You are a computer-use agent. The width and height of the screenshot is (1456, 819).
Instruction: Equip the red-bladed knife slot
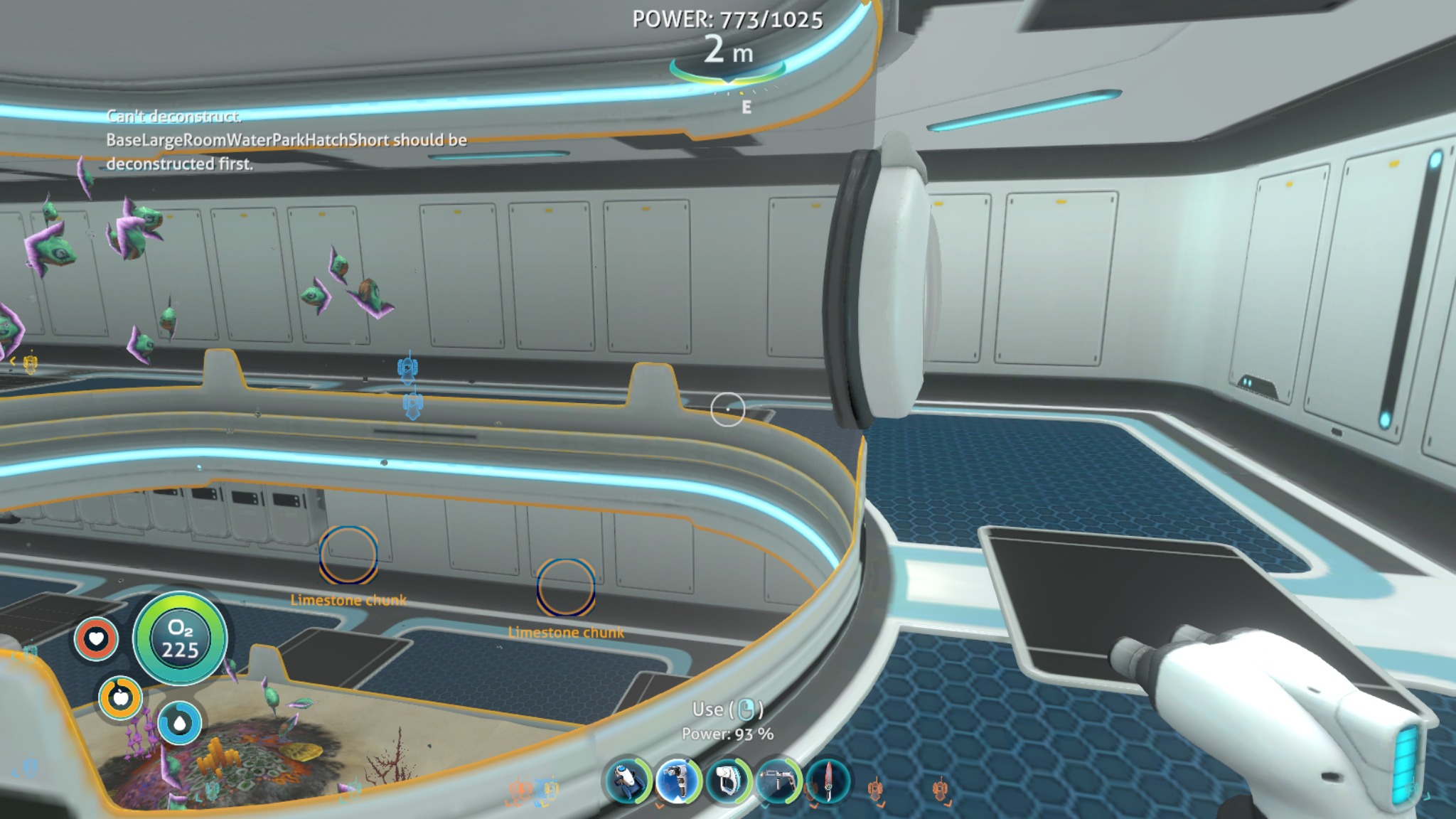coord(828,781)
